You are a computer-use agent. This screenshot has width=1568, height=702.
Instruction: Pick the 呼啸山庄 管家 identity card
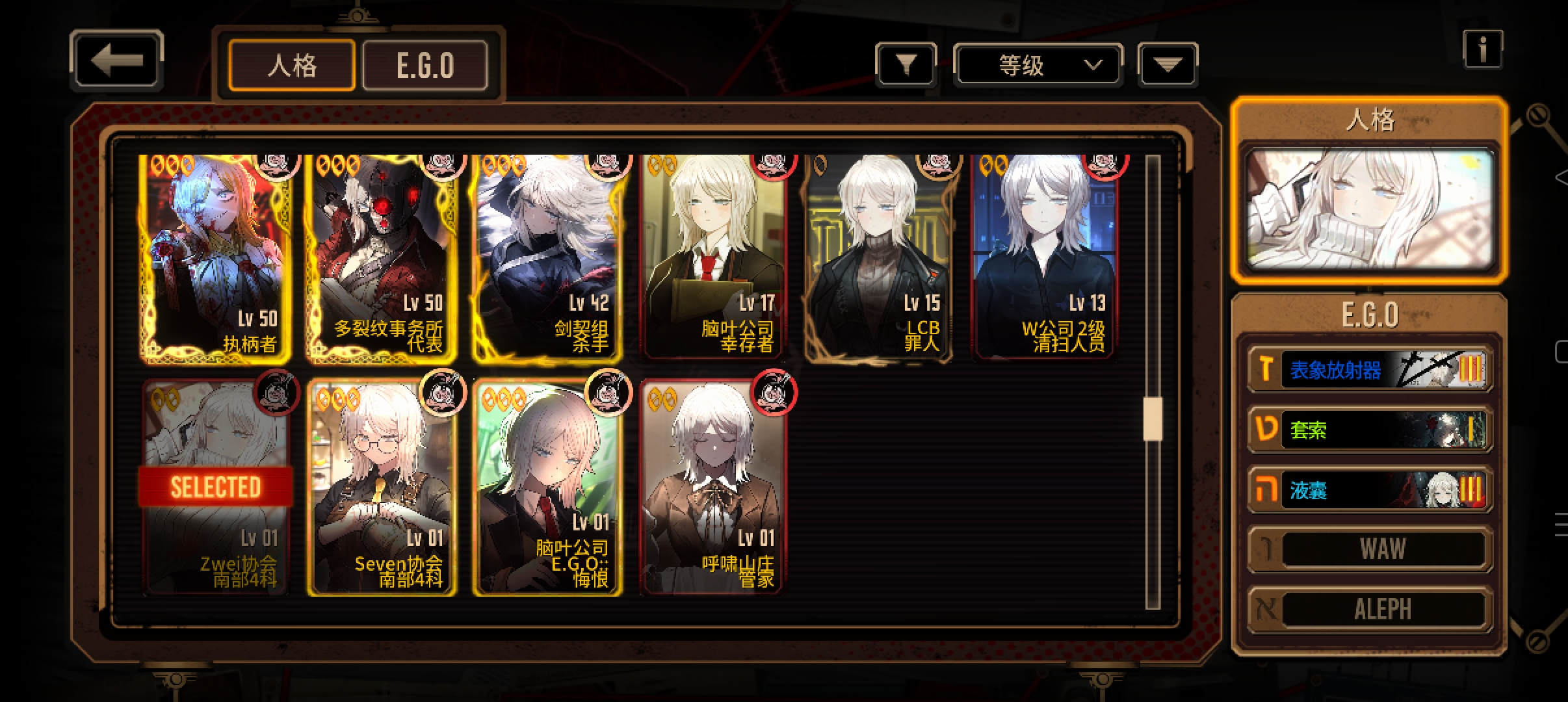[x=714, y=487]
